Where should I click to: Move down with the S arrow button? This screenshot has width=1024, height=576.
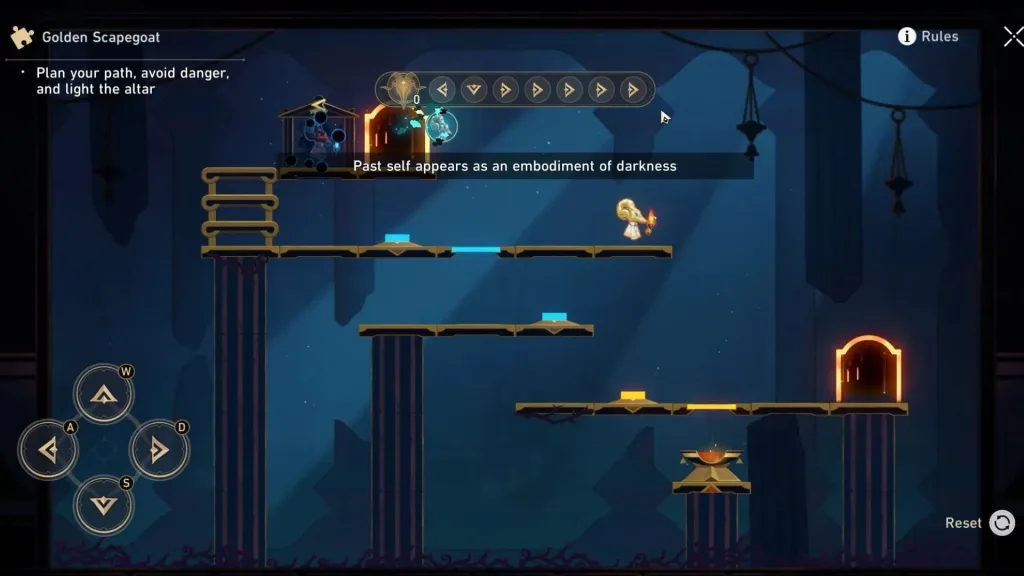point(103,504)
